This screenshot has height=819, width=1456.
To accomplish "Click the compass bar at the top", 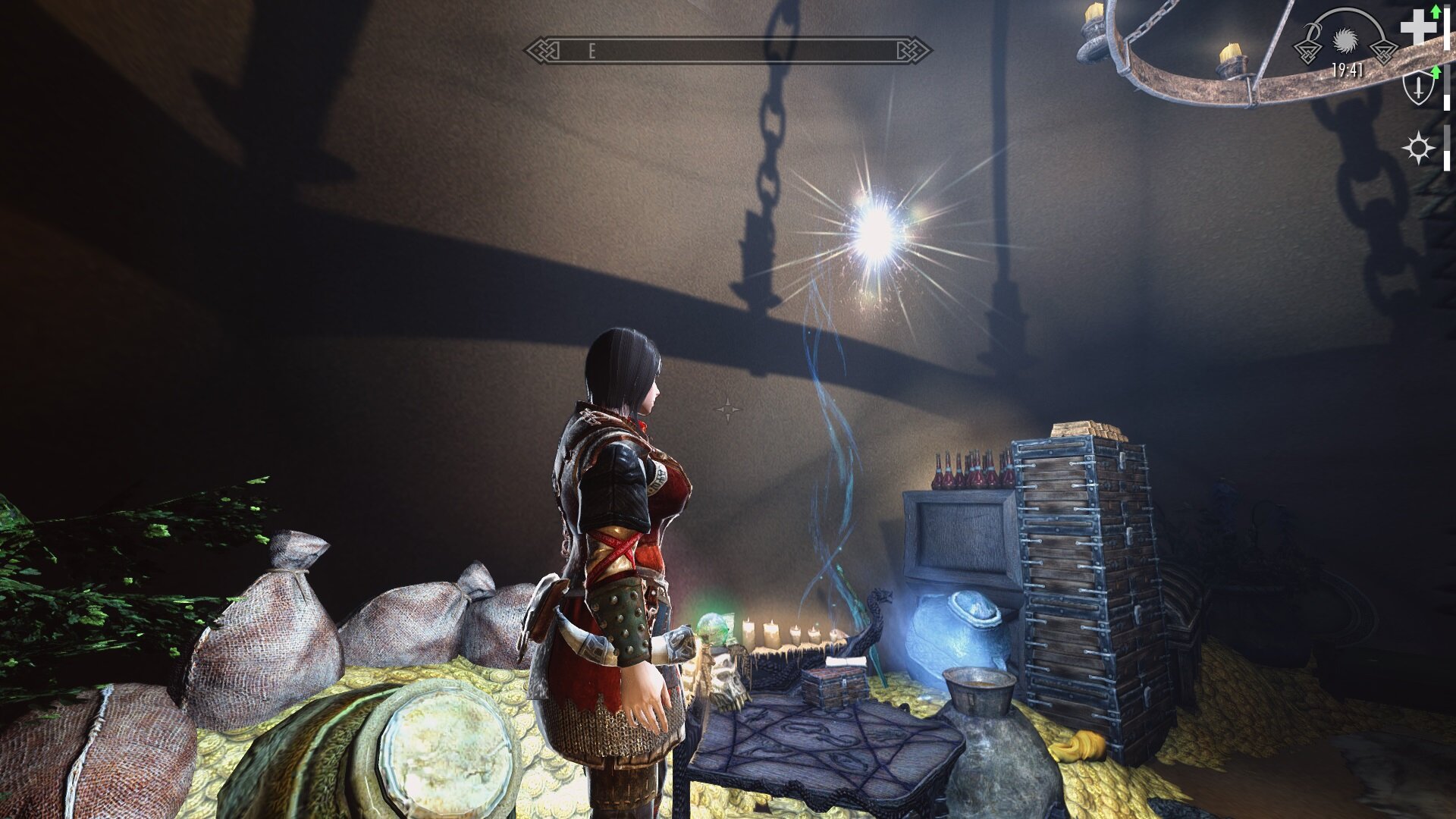I will click(728, 51).
